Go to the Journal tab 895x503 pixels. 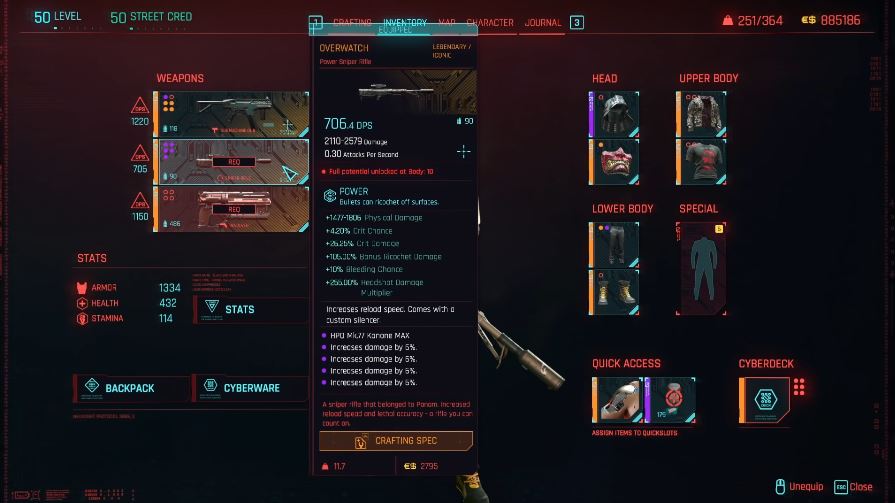coord(543,22)
